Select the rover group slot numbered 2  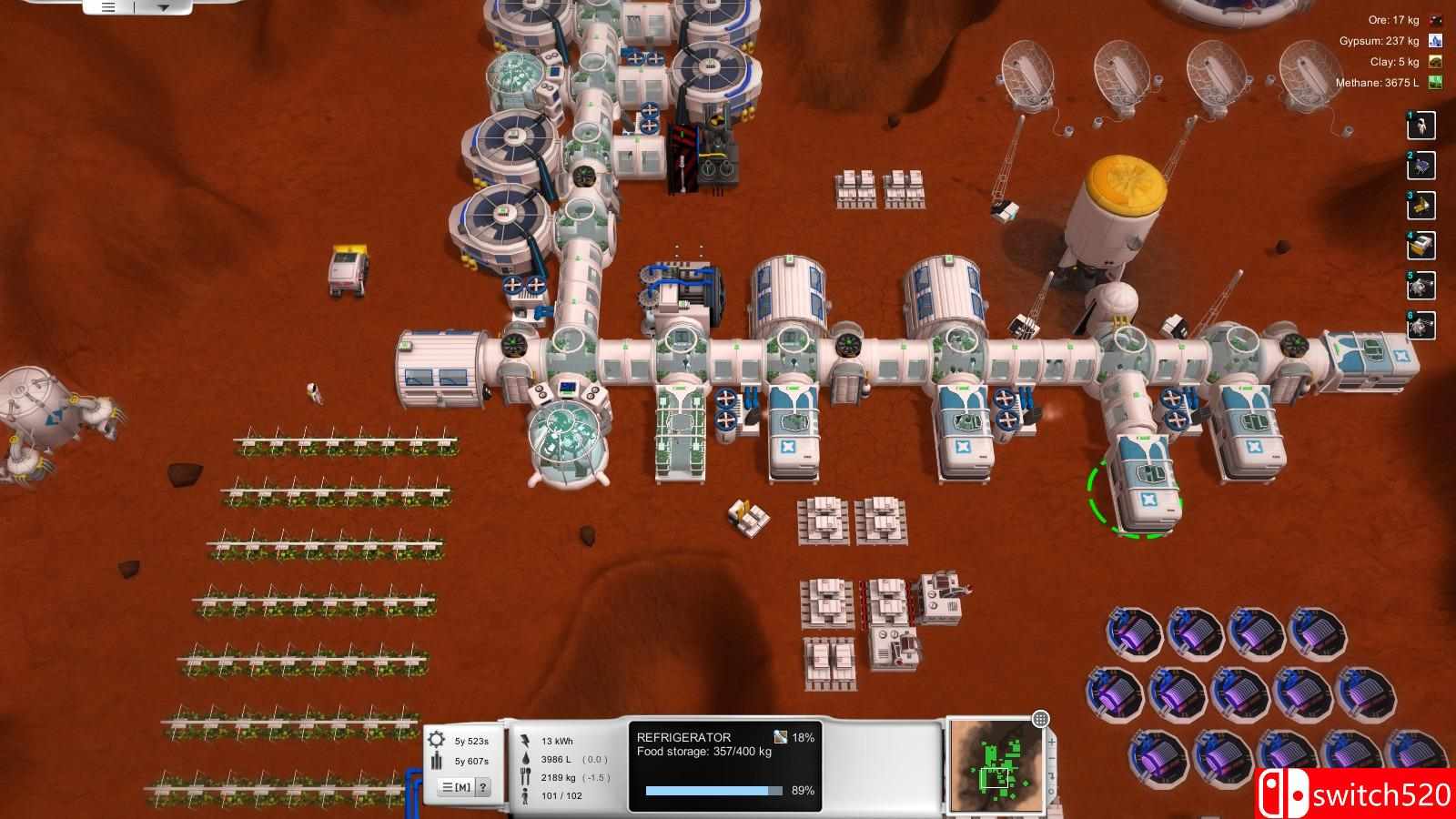coord(1421,166)
